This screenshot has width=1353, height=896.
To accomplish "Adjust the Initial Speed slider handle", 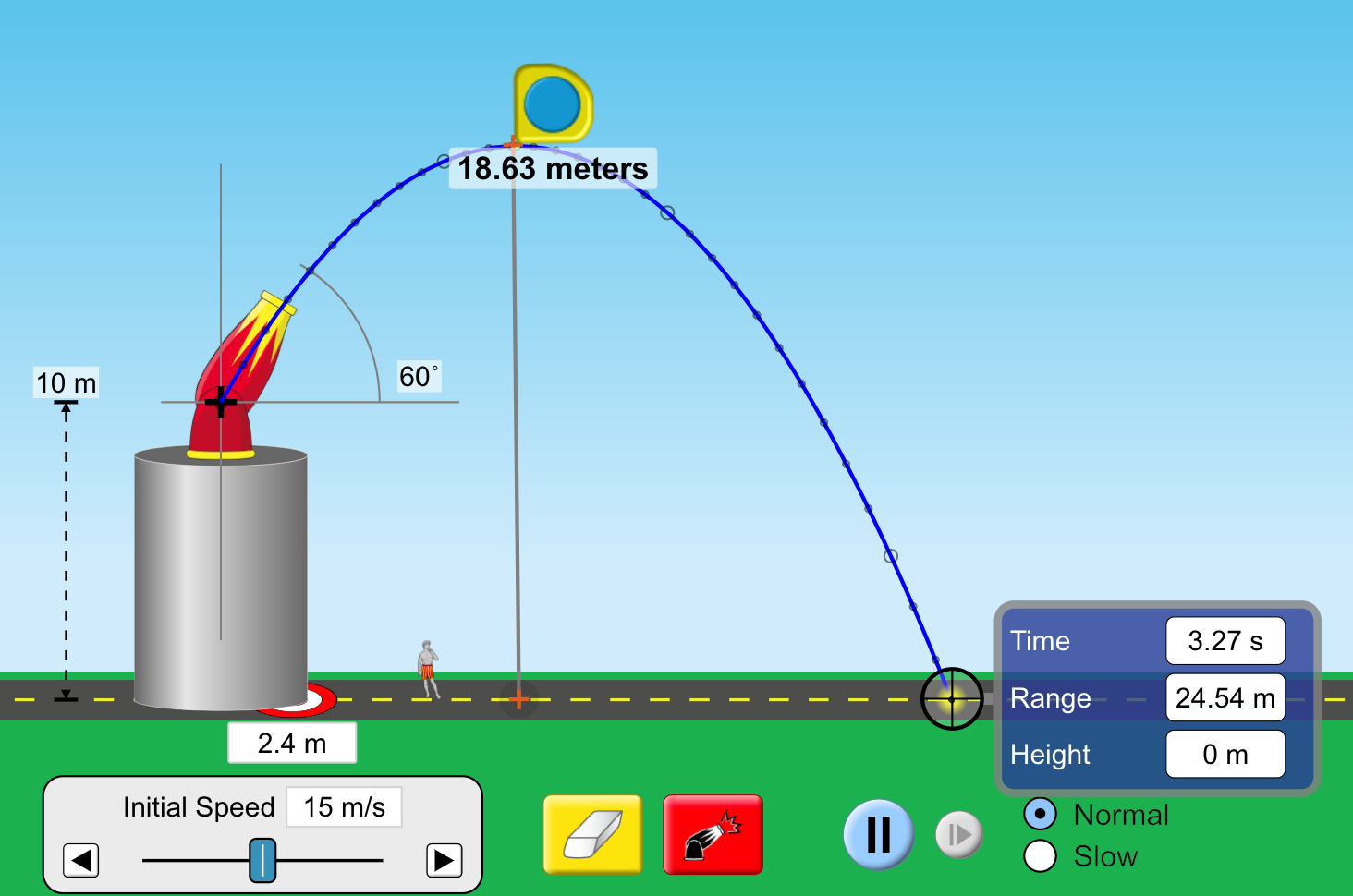I will 262,860.
